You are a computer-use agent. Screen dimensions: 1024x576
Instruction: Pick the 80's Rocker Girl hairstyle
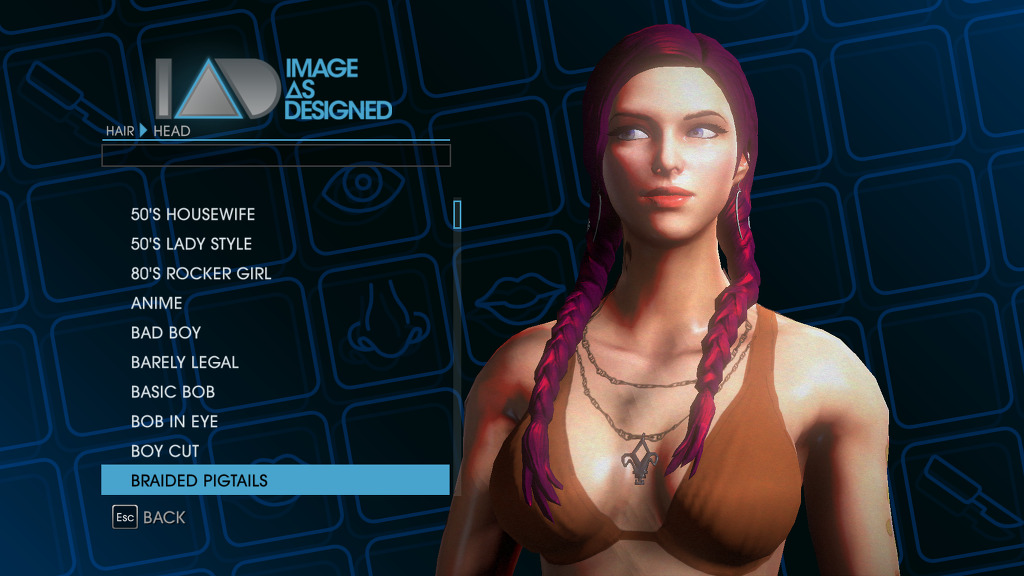(x=201, y=273)
